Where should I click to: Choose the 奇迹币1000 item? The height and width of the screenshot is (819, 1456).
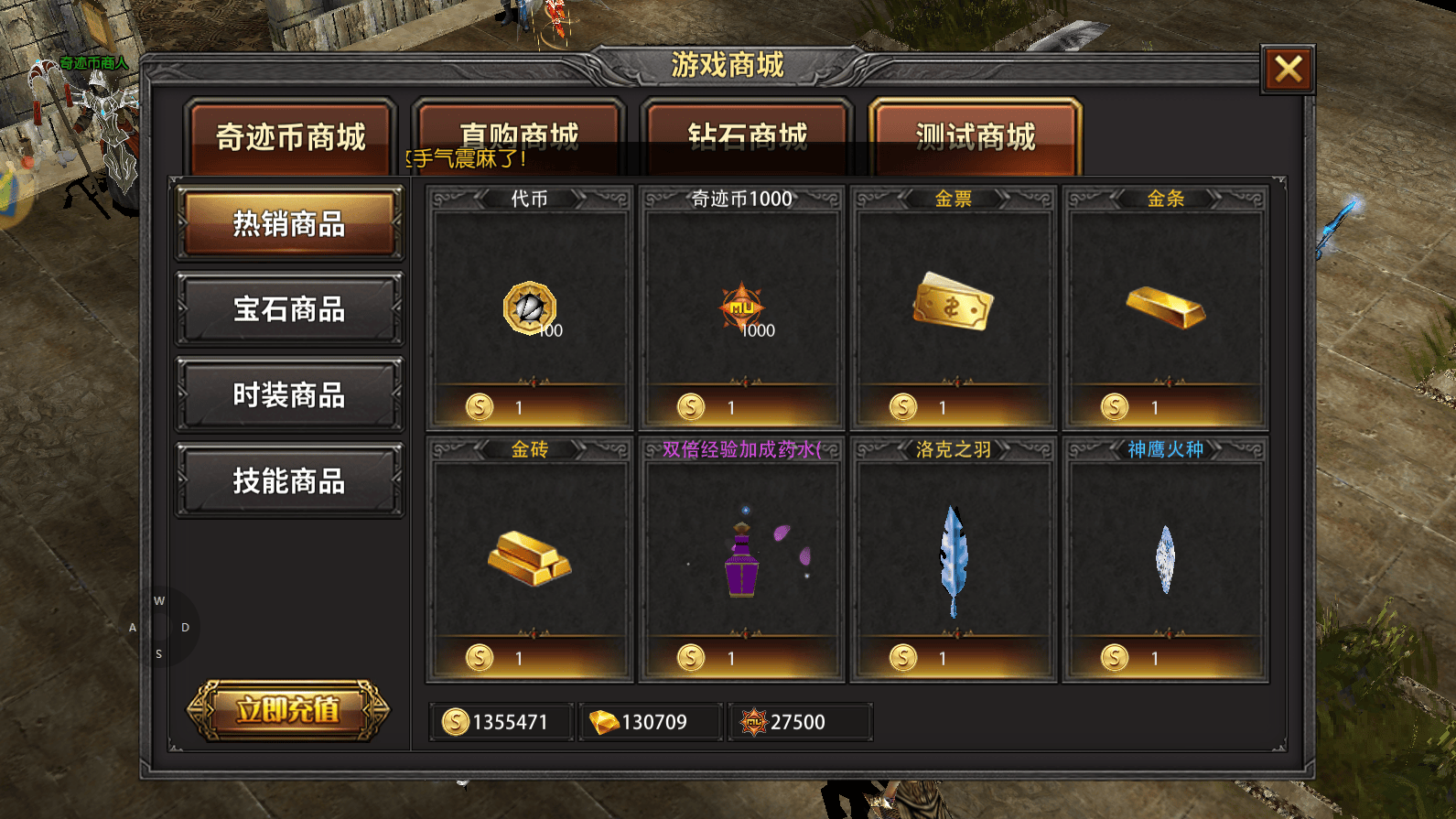[741, 308]
